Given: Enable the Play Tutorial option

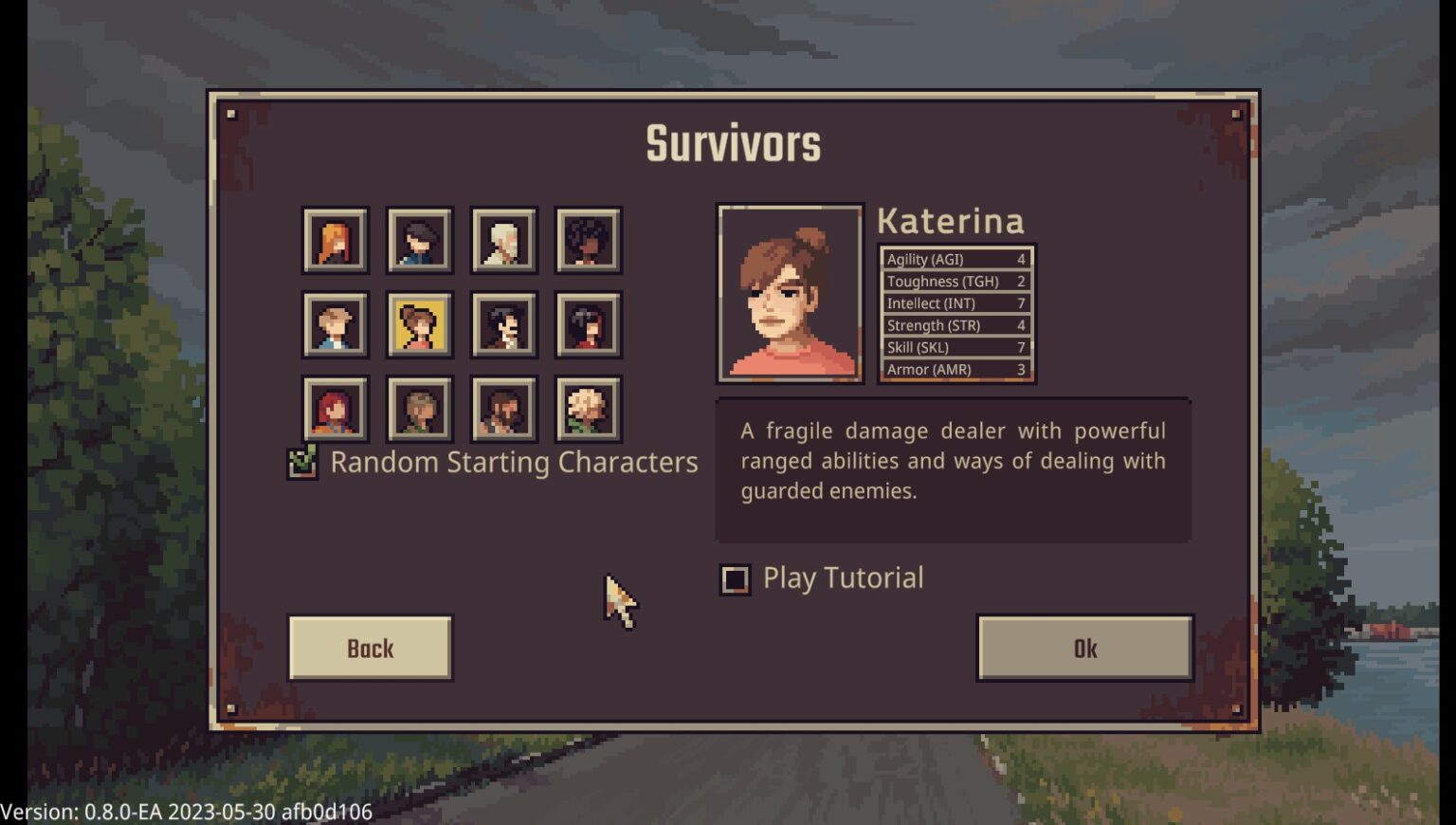Looking at the screenshot, I should [735, 579].
